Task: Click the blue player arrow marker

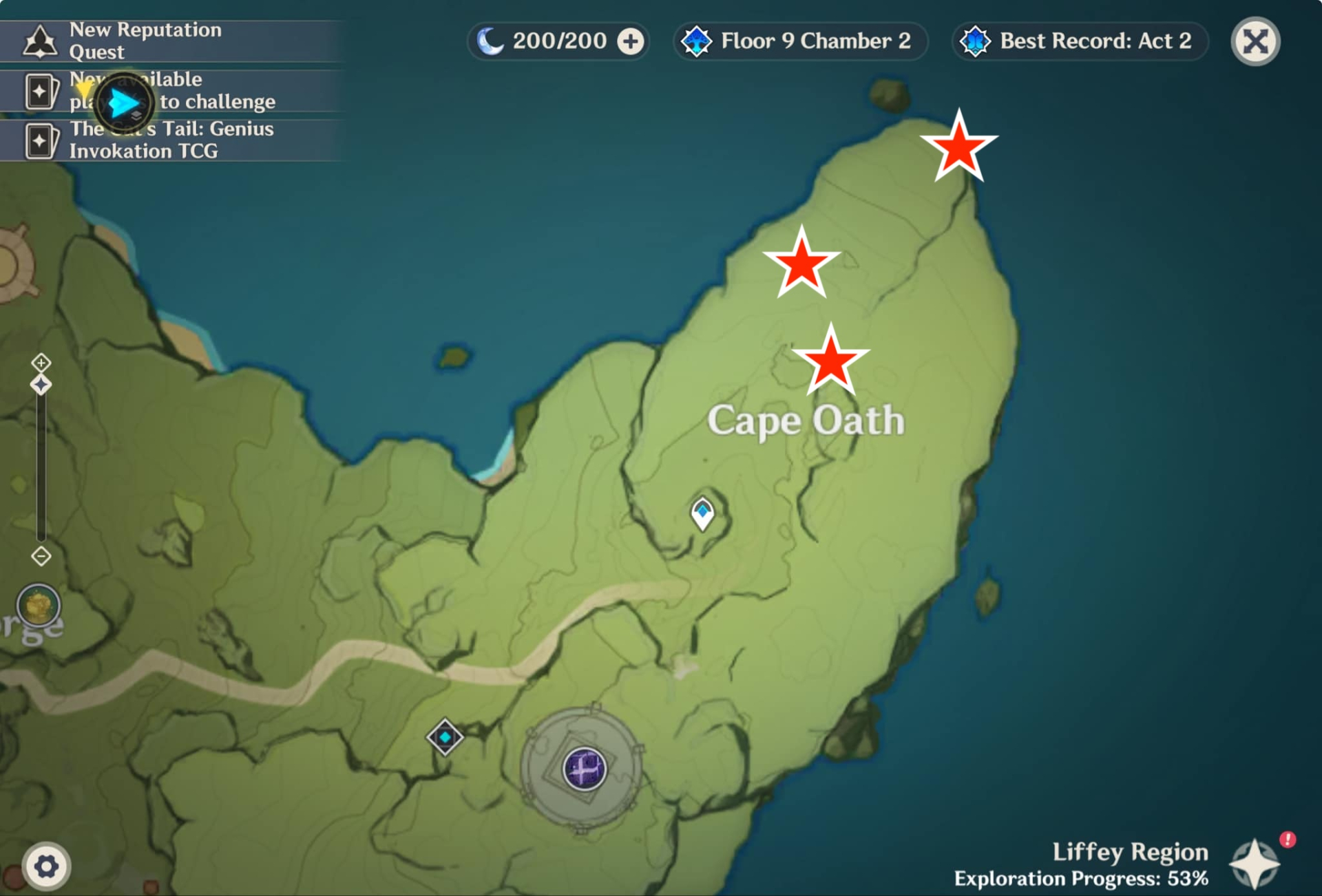Action: coord(124,104)
